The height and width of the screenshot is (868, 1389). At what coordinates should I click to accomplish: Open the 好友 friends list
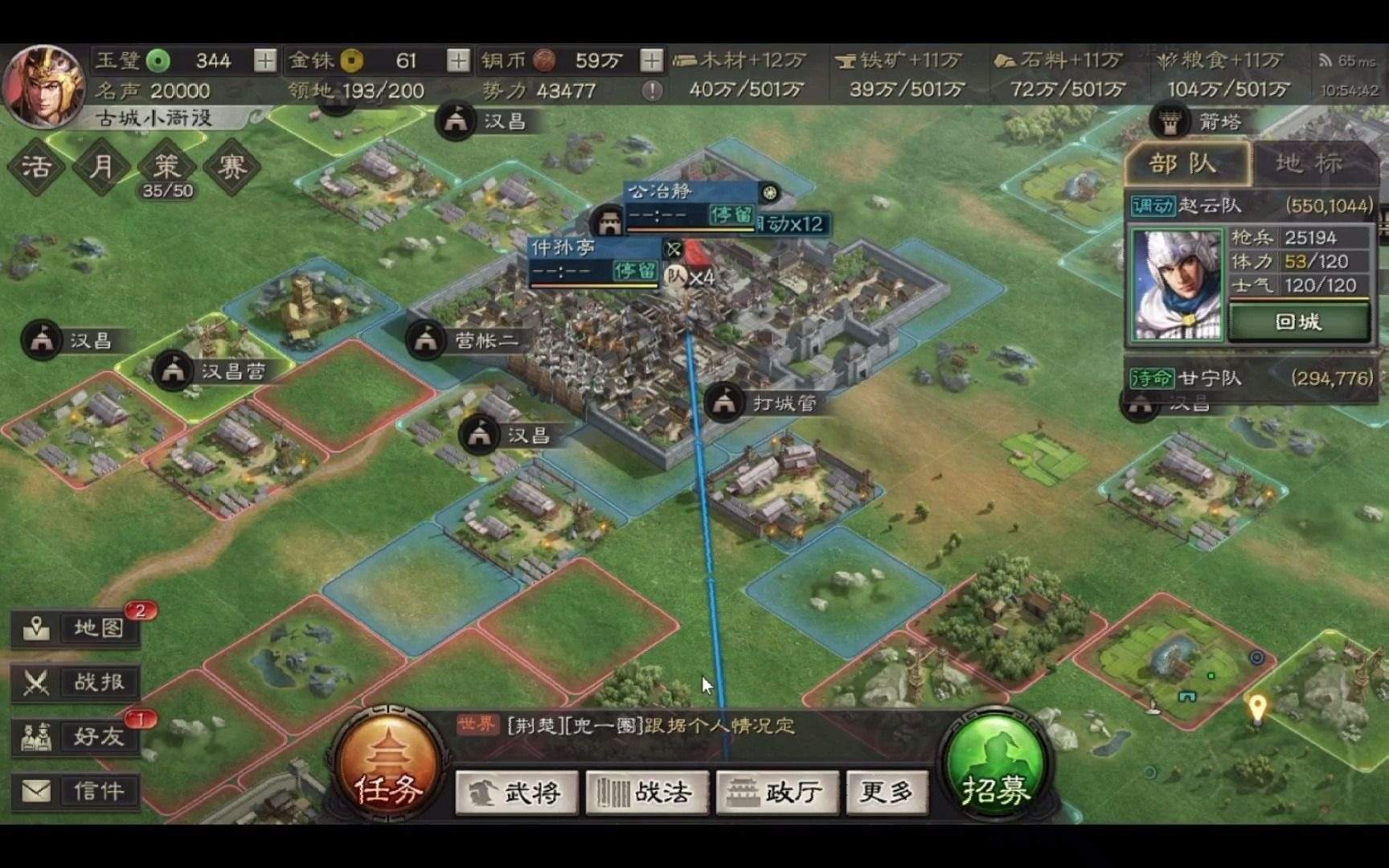click(x=76, y=736)
